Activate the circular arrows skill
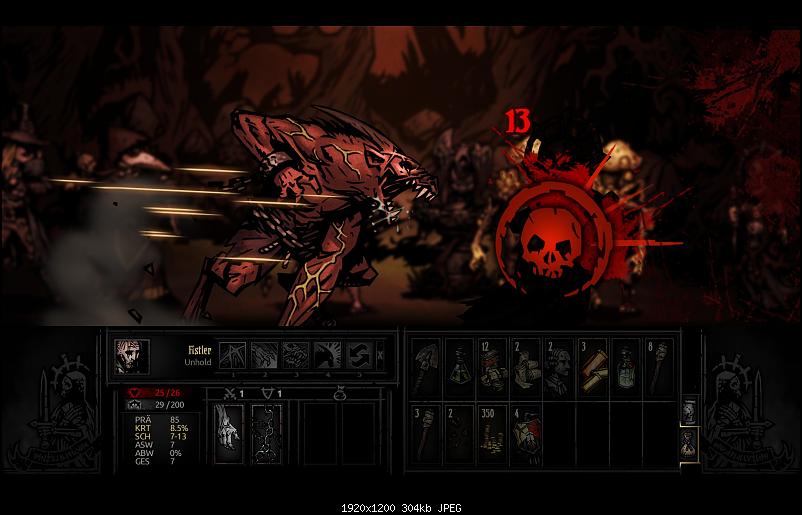The width and height of the screenshot is (802, 515). click(359, 353)
